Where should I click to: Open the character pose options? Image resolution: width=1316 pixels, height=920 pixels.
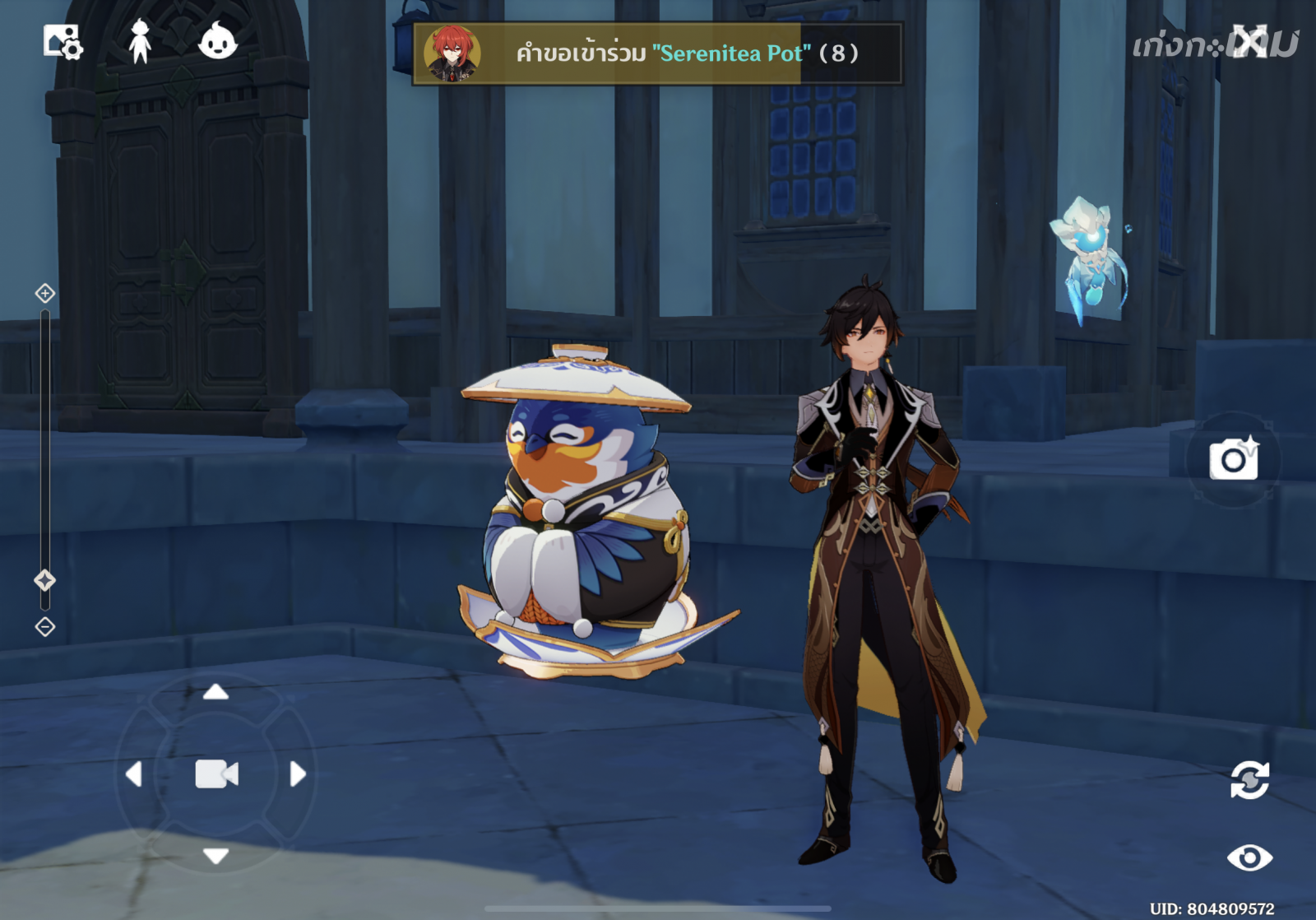(x=141, y=41)
